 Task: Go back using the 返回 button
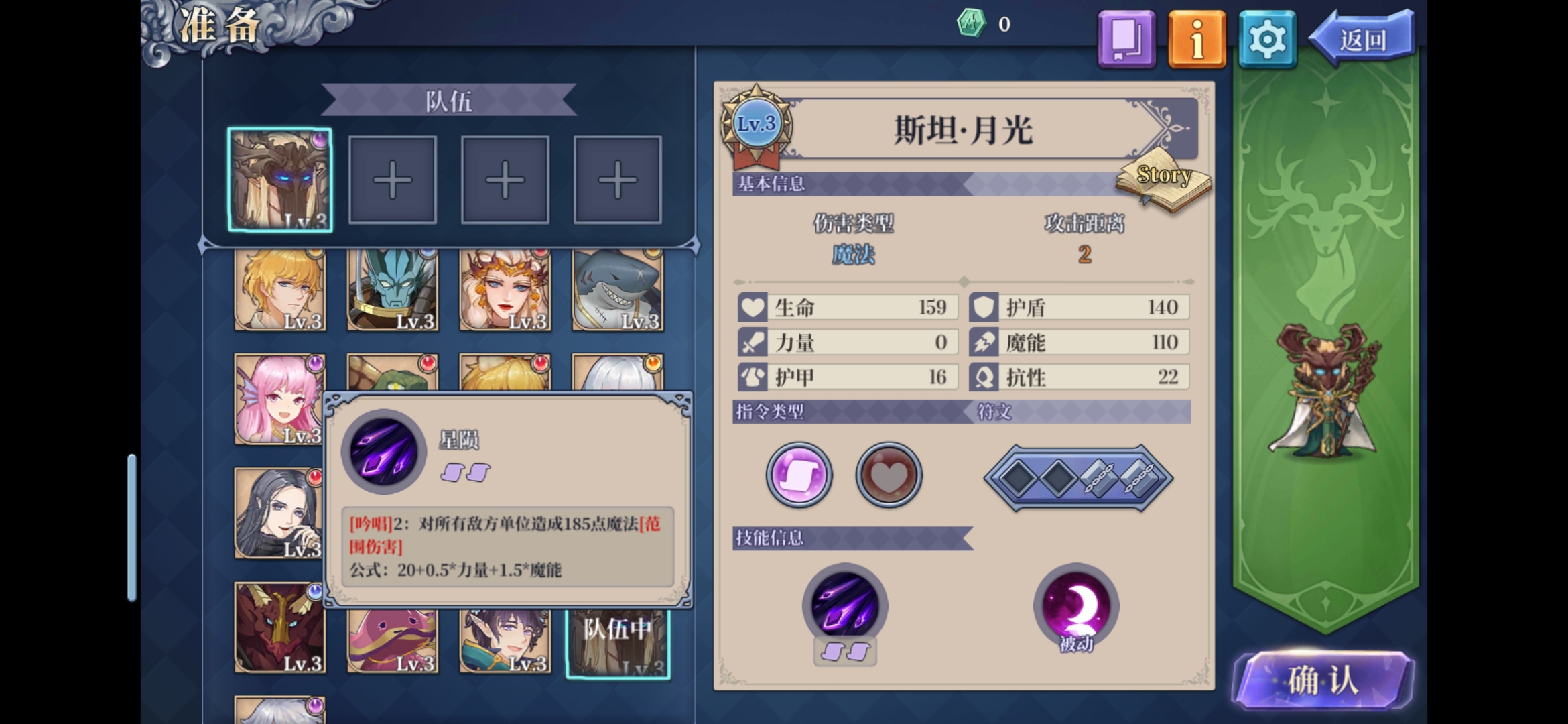click(x=1363, y=39)
